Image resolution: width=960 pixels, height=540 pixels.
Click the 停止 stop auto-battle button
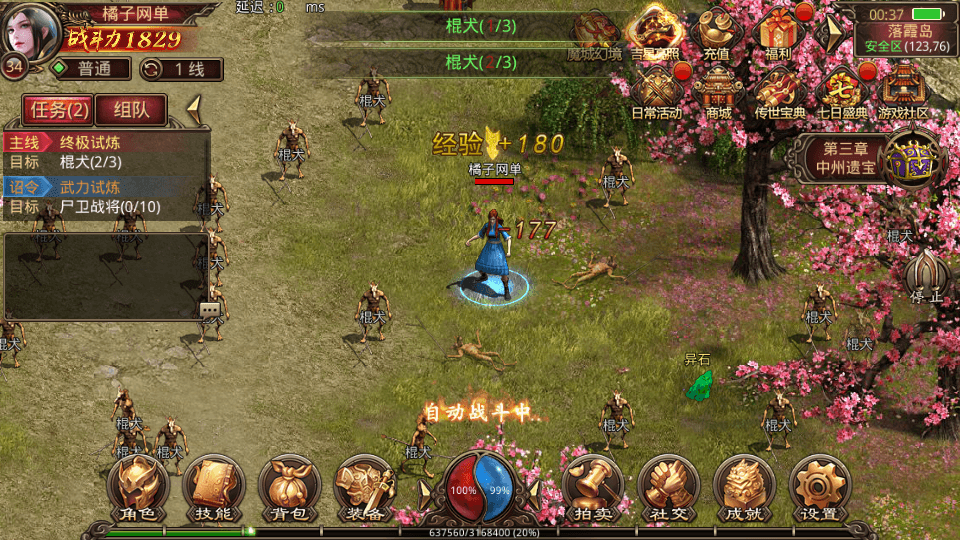pyautogui.click(x=926, y=276)
